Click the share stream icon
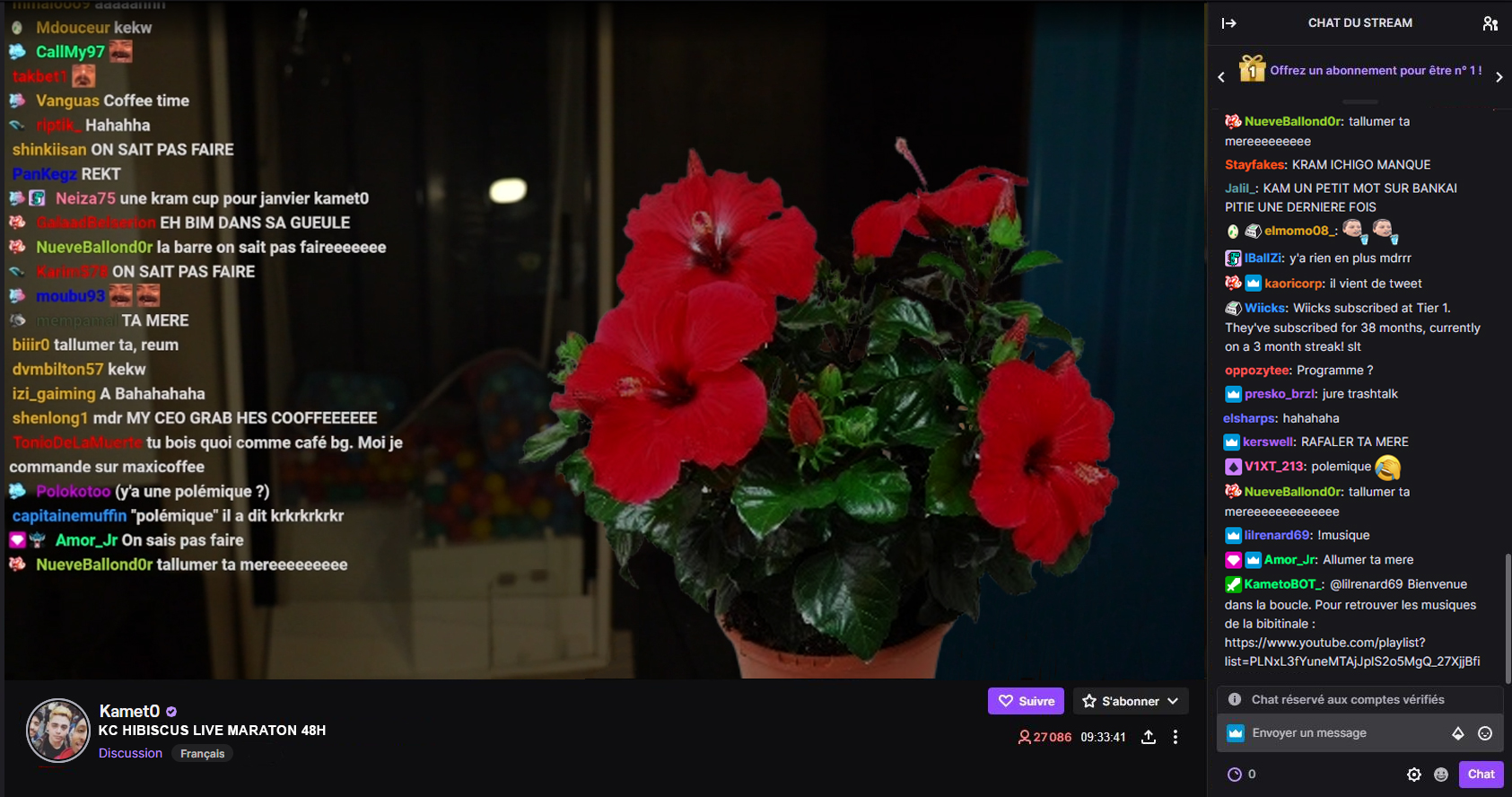 pos(1149,737)
